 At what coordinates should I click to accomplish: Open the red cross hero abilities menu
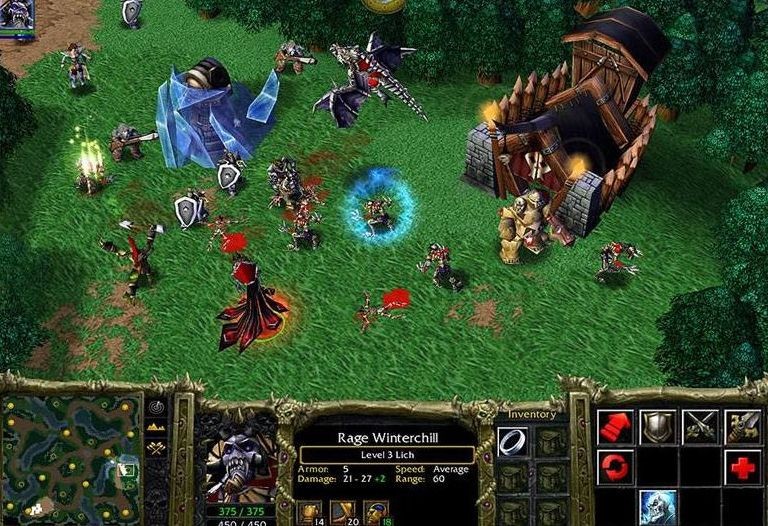(x=742, y=467)
